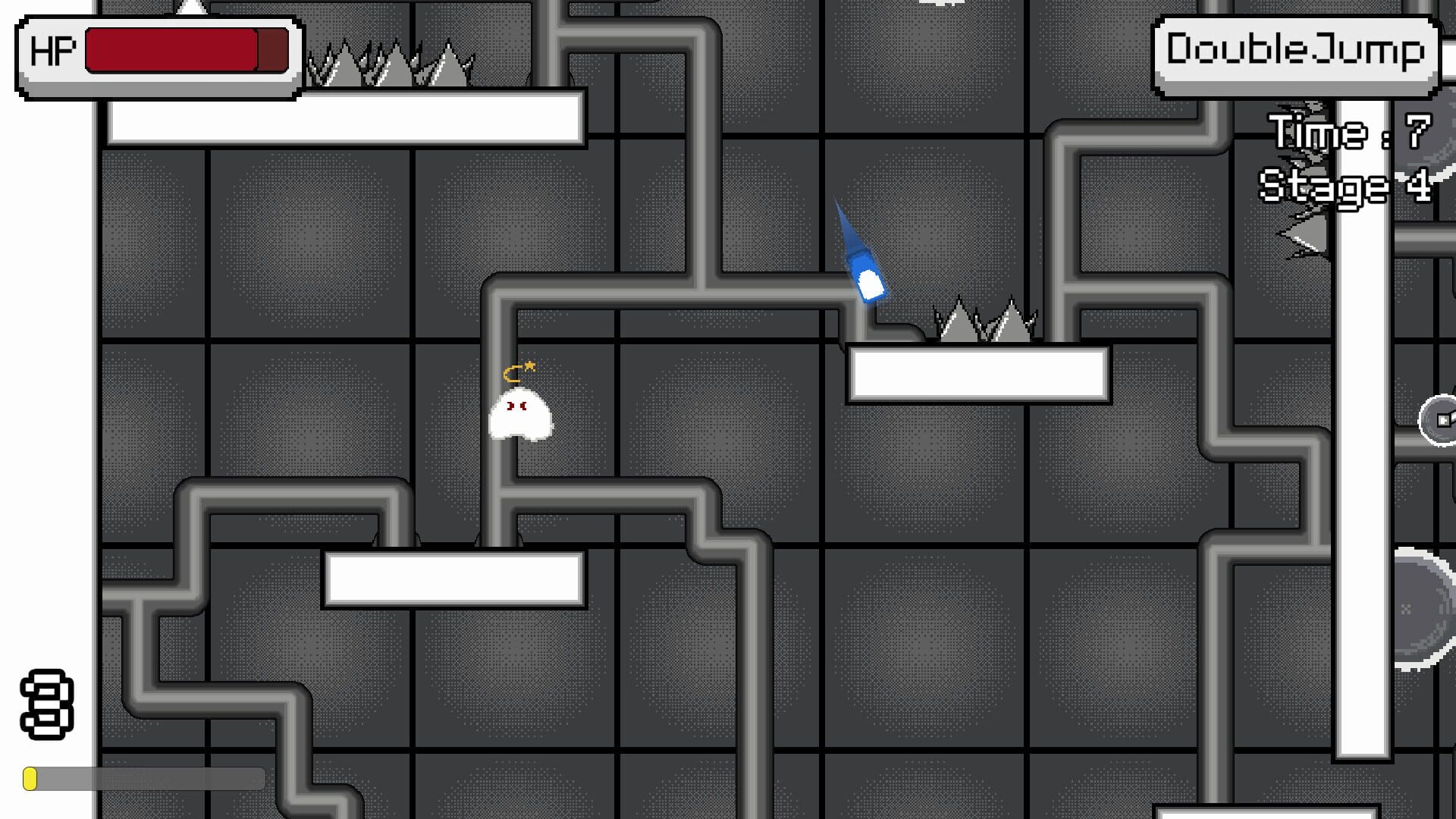
Task: Select the dizzy ghost character
Action: coord(522,417)
